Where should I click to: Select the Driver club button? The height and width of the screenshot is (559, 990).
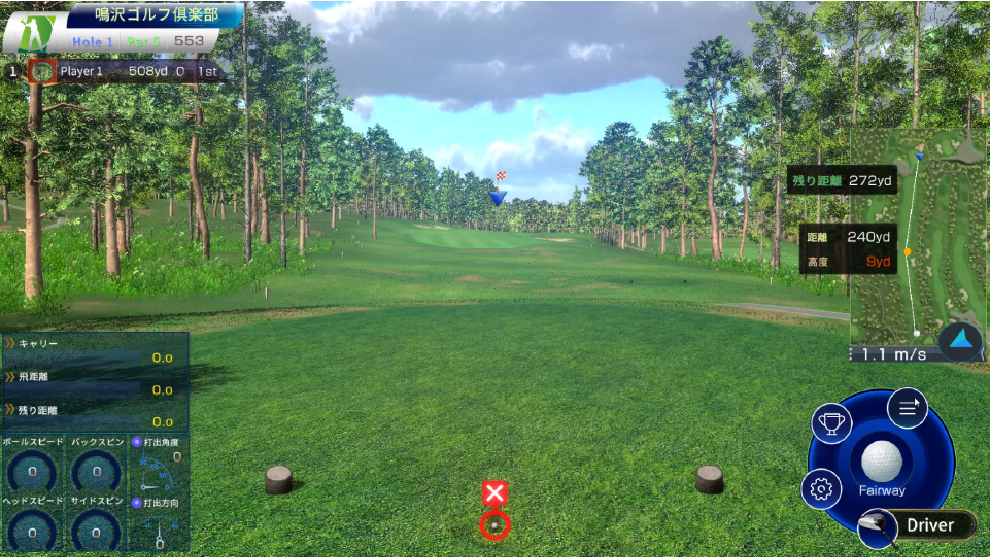[x=918, y=526]
